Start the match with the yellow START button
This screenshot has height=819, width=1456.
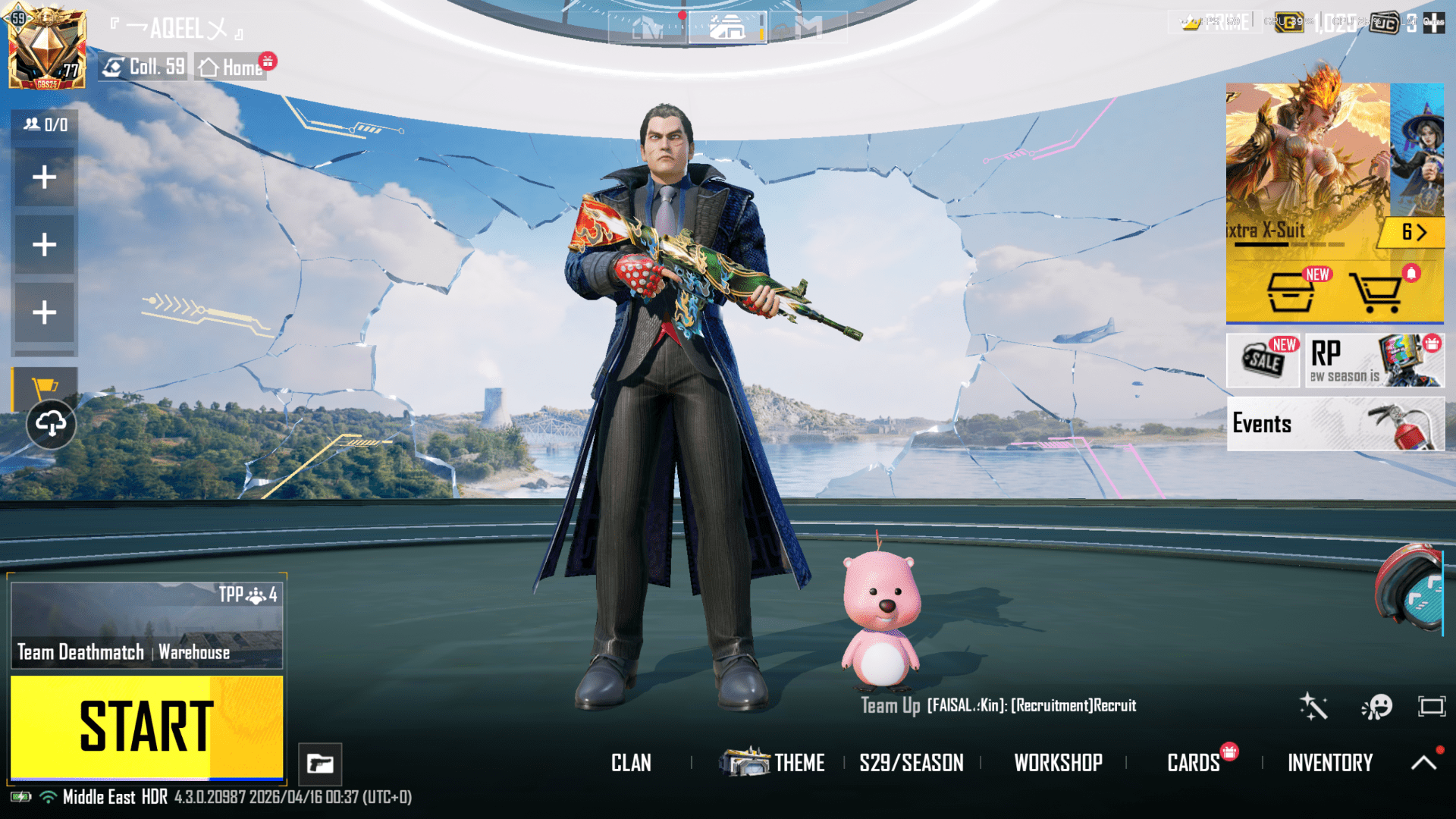tap(146, 727)
